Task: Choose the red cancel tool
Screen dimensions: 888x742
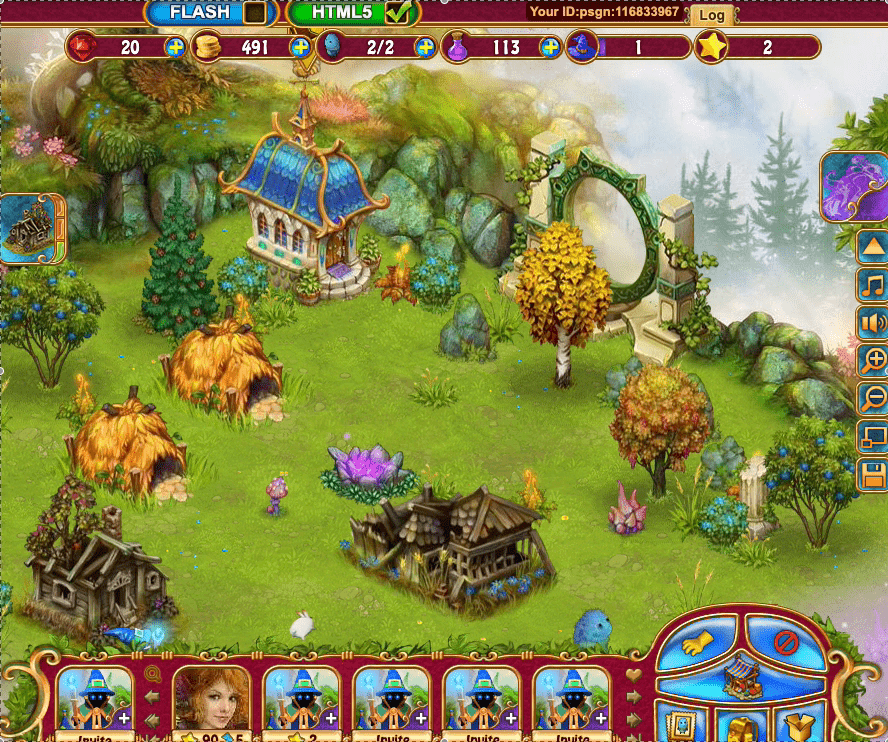Action: (x=785, y=641)
